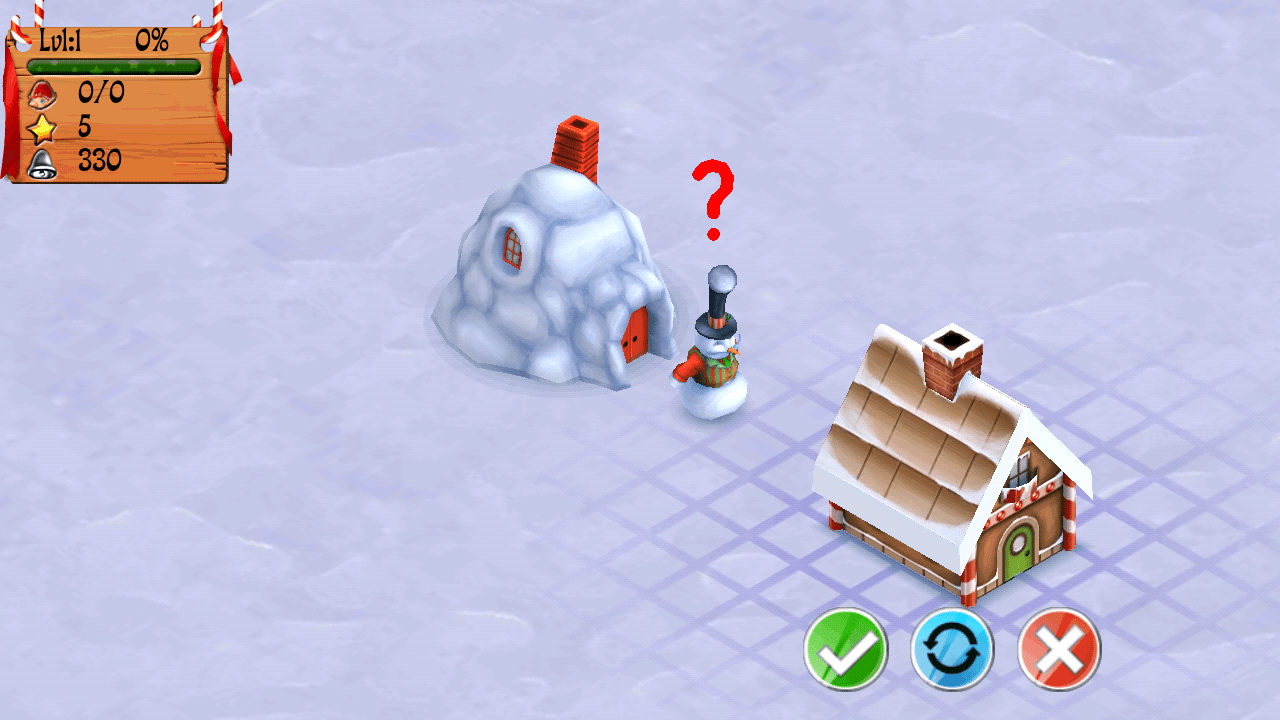1280x720 pixels.
Task: Cancel placement with the red X button
Action: [1059, 649]
